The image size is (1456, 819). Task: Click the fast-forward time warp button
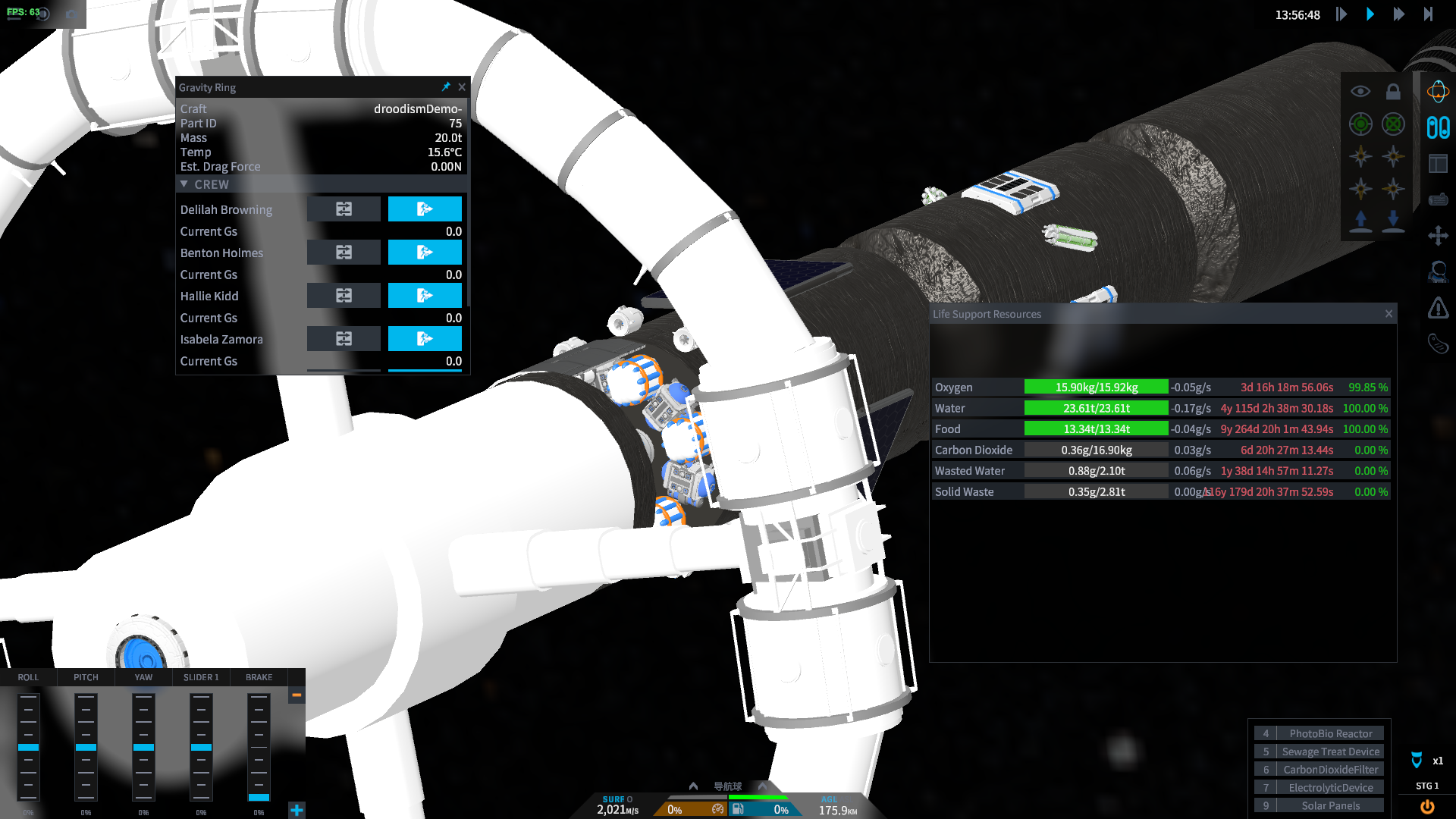[x=1399, y=14]
